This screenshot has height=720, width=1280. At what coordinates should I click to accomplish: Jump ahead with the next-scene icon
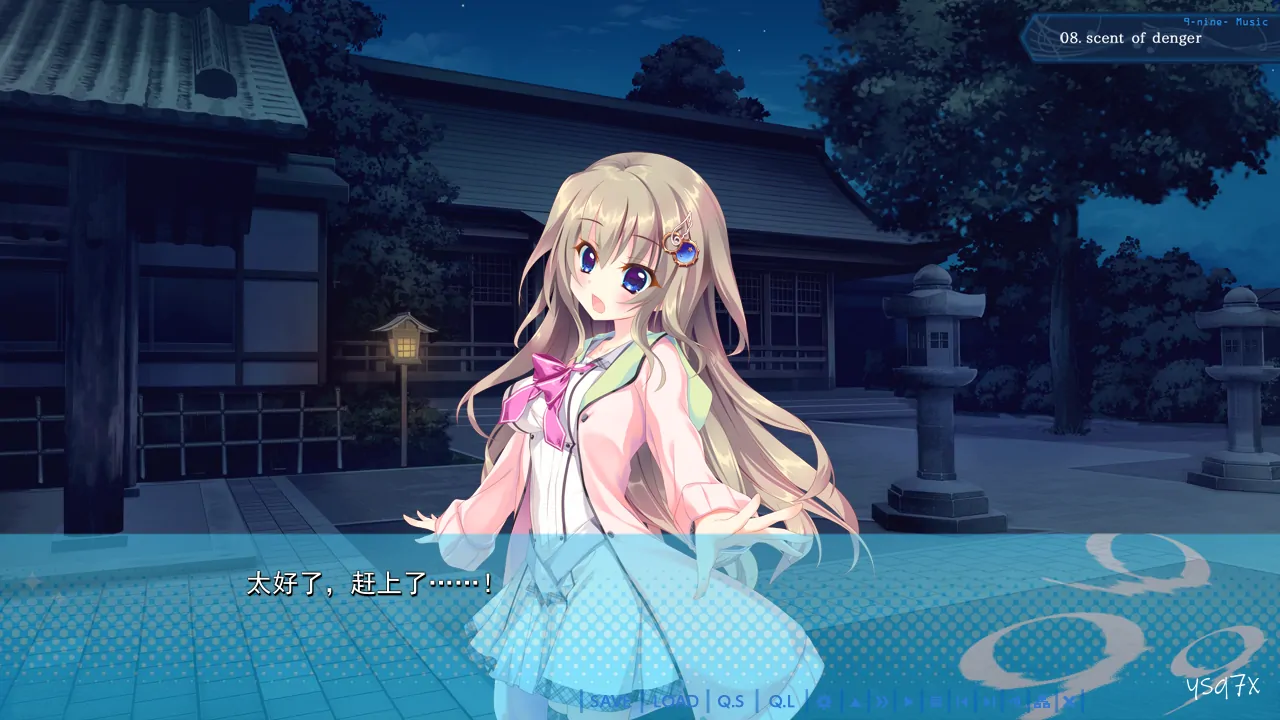click(x=990, y=701)
